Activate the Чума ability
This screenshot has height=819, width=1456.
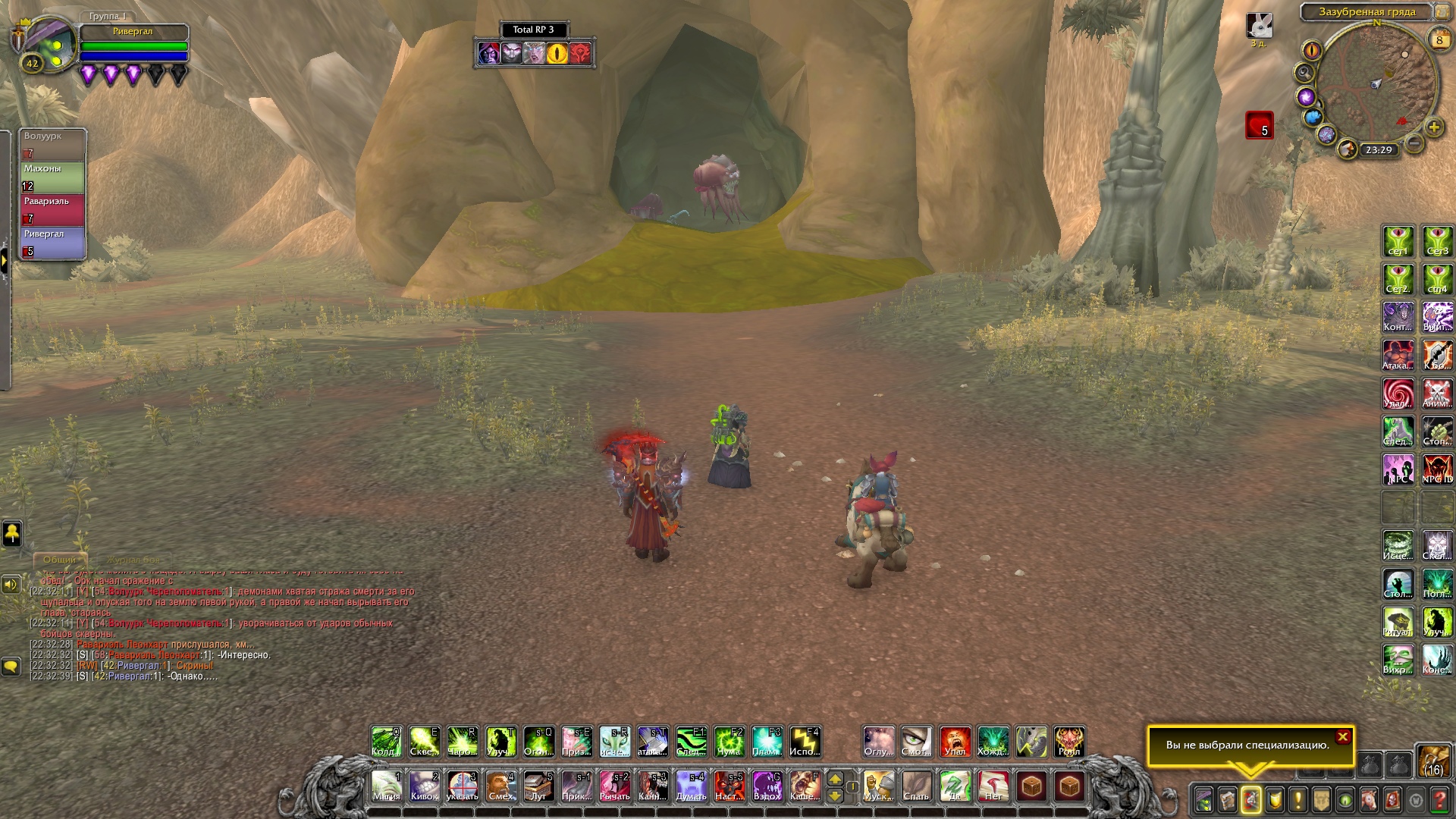point(729,742)
